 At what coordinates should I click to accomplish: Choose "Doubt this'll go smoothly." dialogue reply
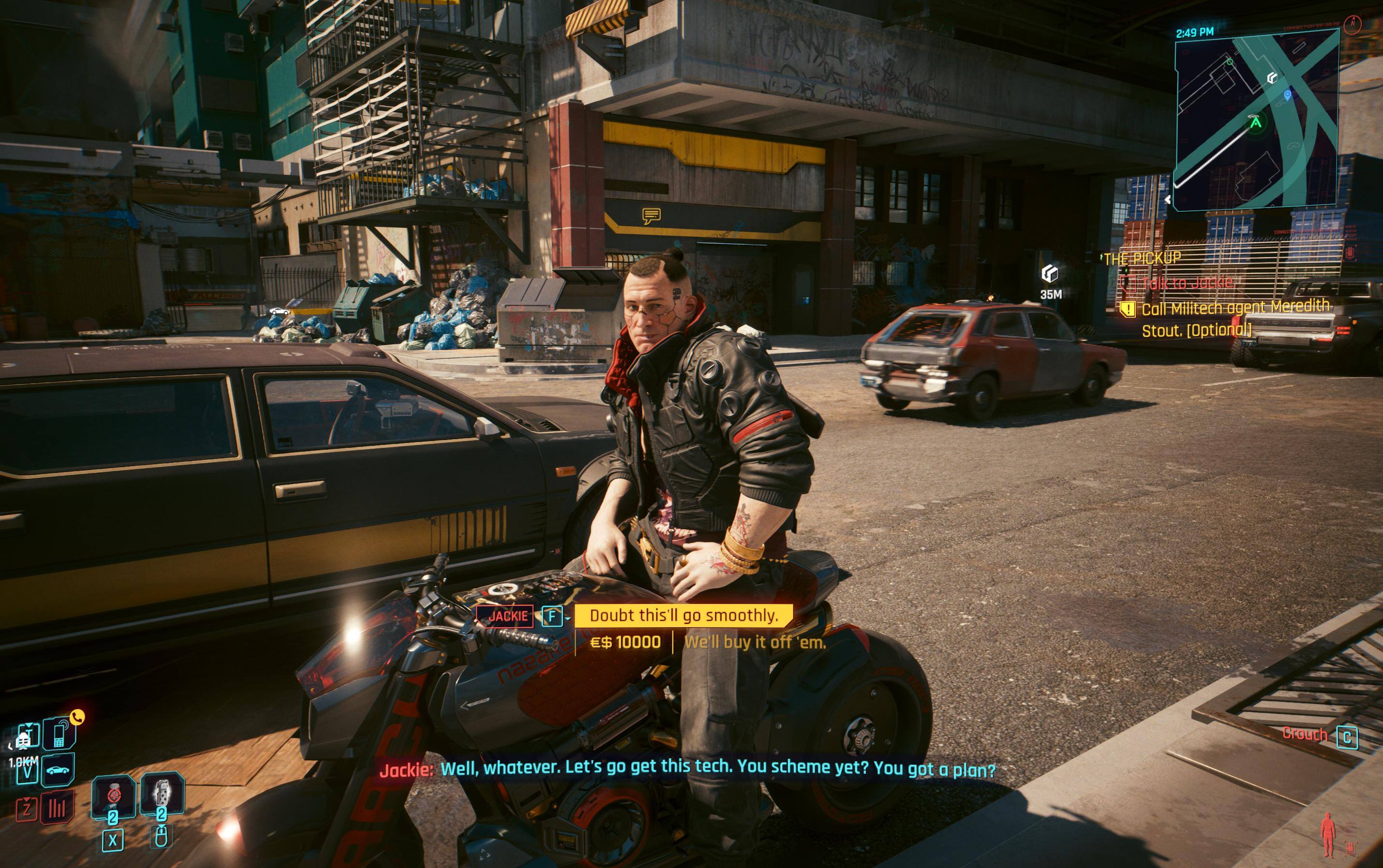(683, 616)
